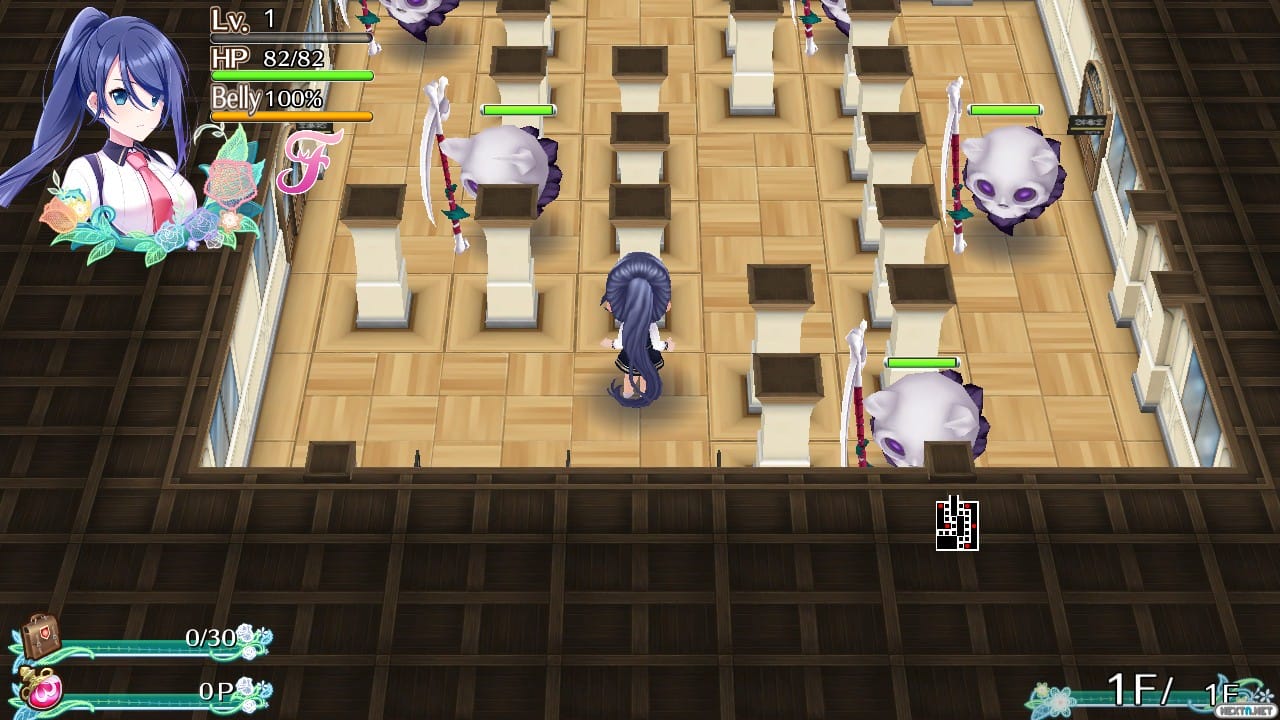Click the pink F rank emblem

[x=308, y=160]
